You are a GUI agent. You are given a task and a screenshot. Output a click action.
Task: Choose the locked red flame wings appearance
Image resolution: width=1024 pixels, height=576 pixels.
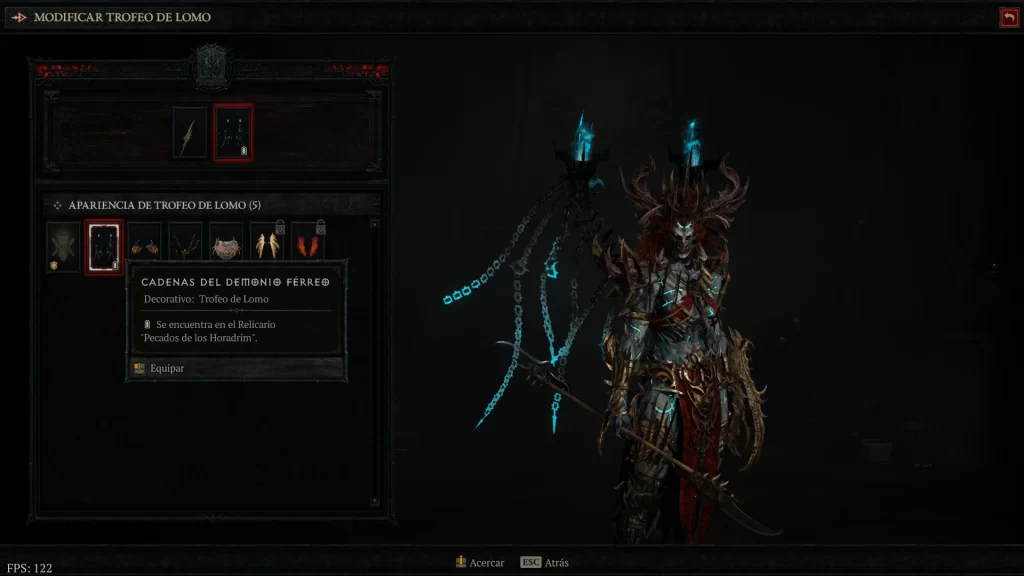tap(307, 246)
